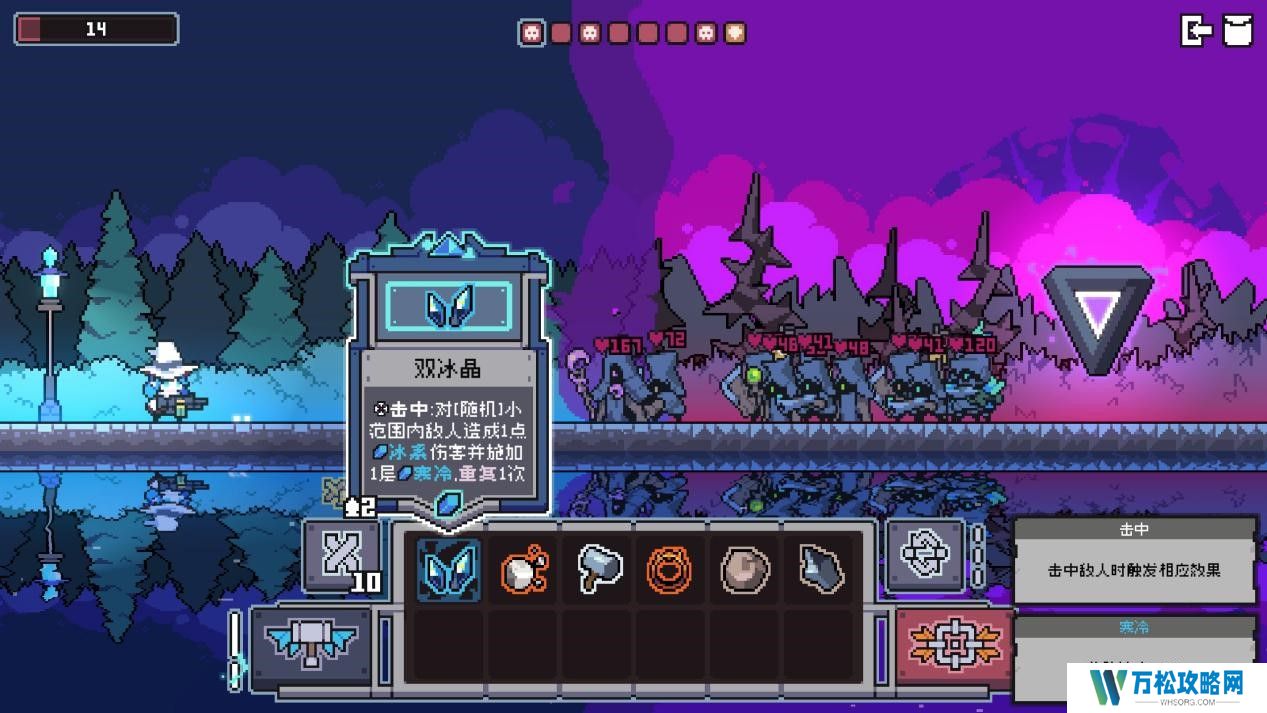Open the white bag icon
This screenshot has height=713, width=1267.
tap(1238, 30)
